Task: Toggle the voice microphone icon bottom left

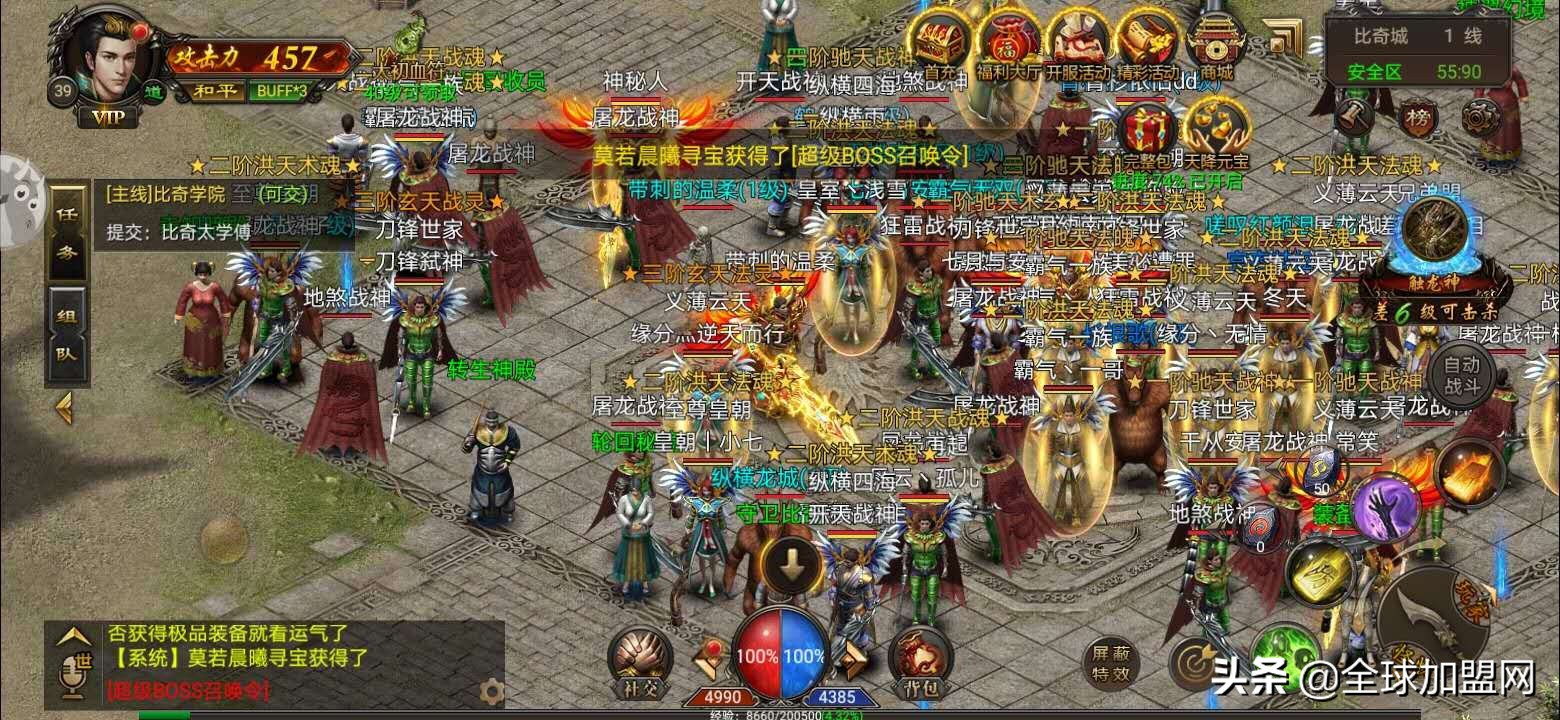Action: coord(72,677)
